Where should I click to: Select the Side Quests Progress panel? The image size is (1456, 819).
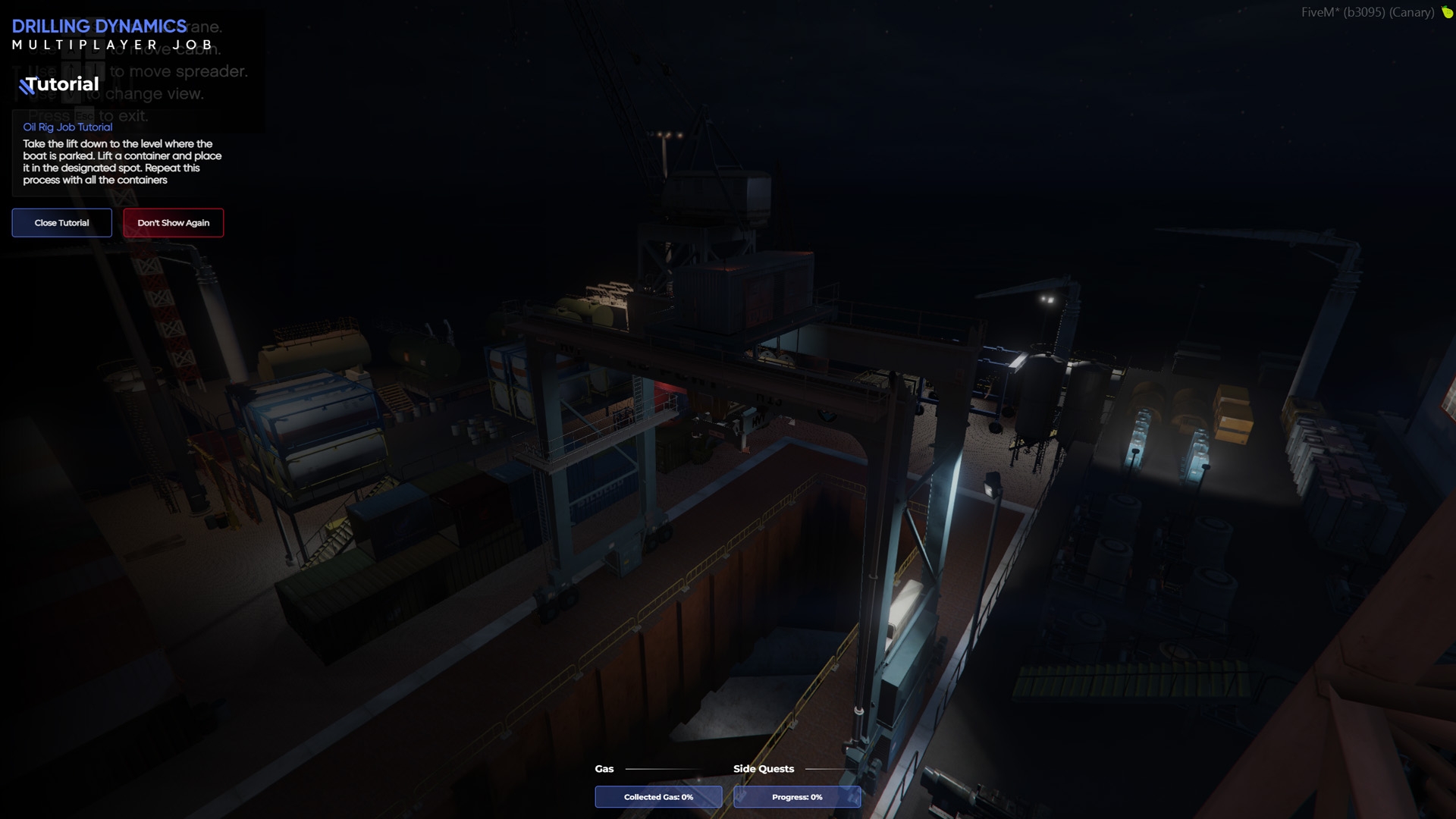(796, 797)
